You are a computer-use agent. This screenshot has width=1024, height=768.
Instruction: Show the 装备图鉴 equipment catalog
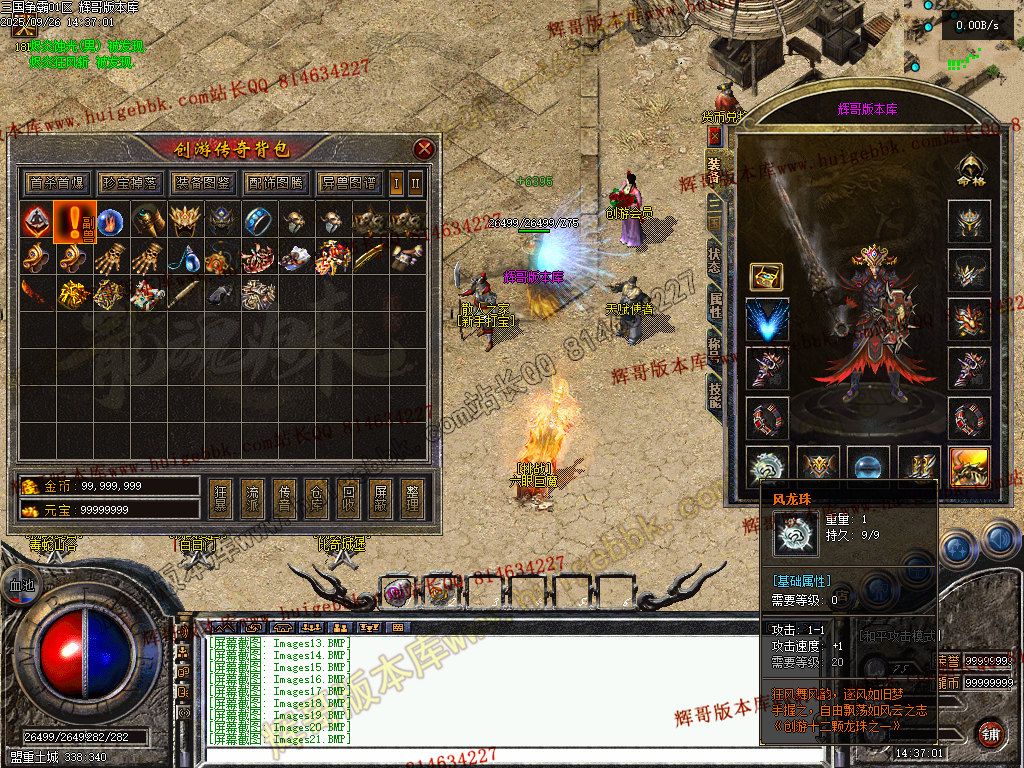pos(202,183)
